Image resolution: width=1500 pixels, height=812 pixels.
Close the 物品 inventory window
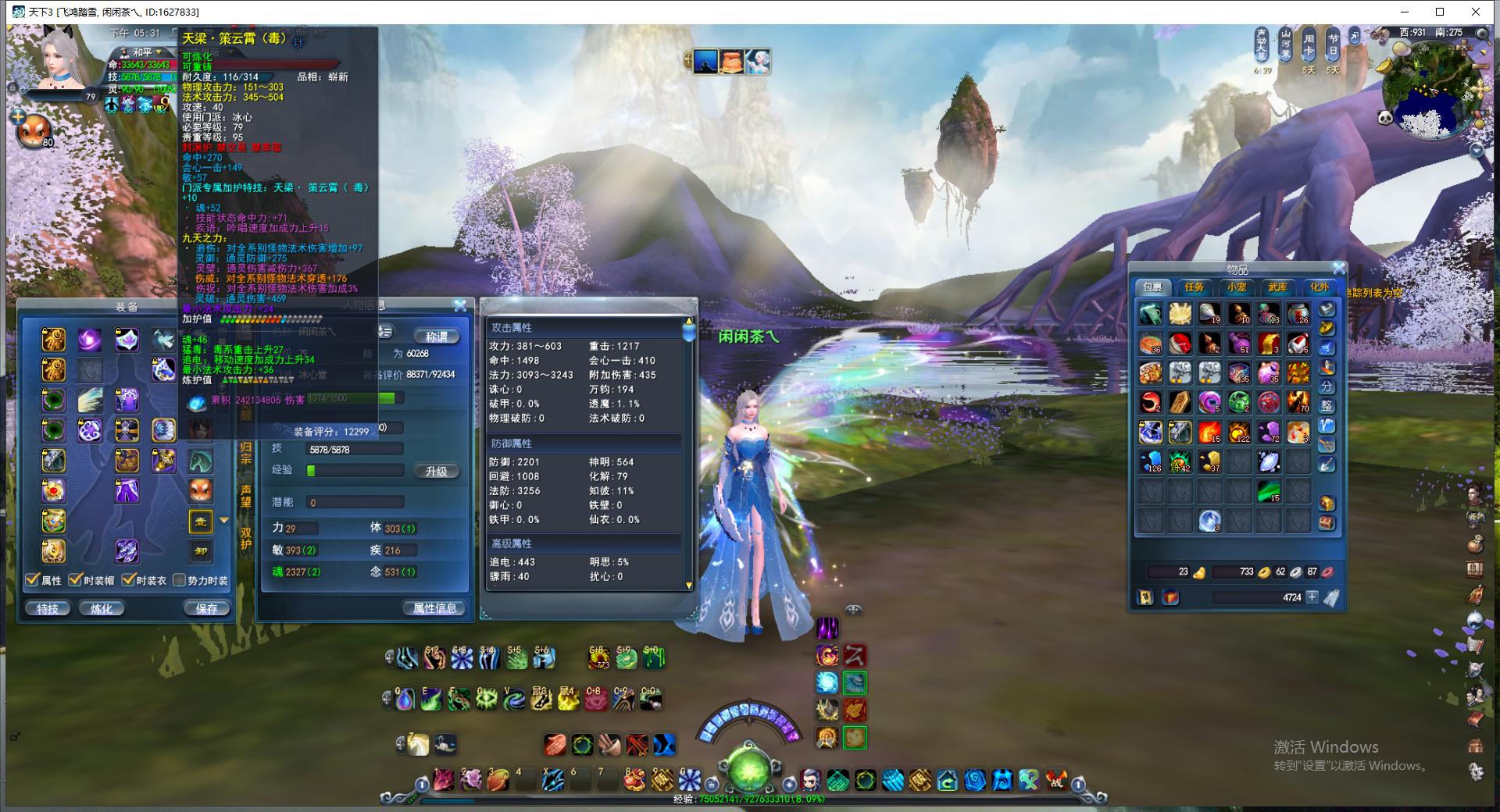tap(1338, 269)
